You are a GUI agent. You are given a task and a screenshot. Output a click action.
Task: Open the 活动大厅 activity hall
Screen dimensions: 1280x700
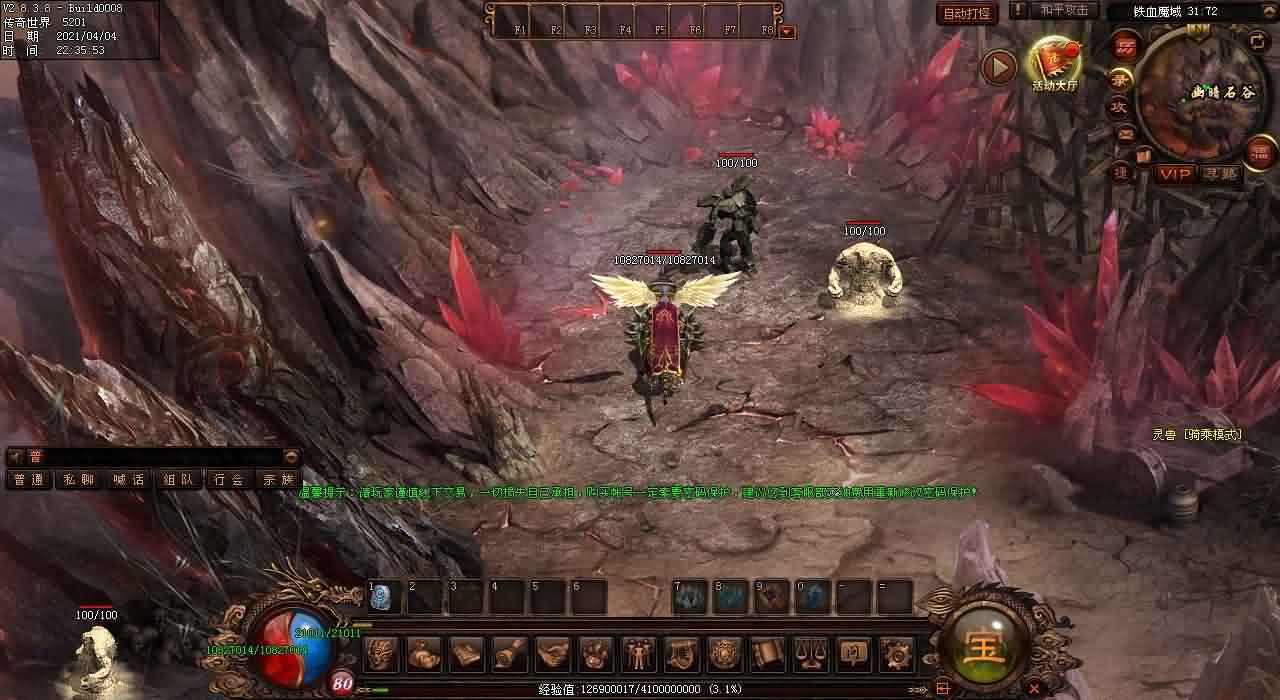coord(1056,66)
